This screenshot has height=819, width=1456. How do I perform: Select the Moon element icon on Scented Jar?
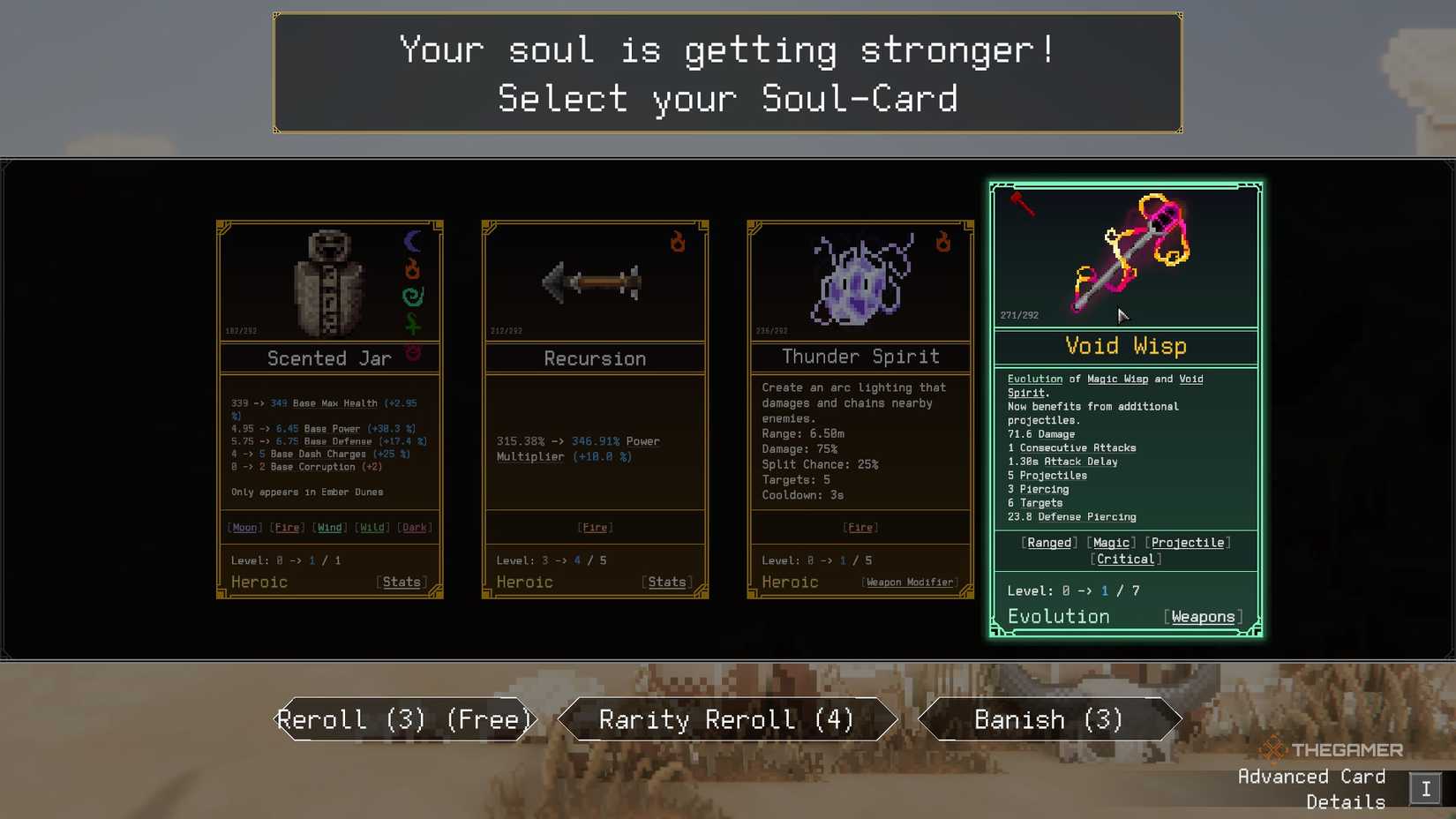click(413, 240)
